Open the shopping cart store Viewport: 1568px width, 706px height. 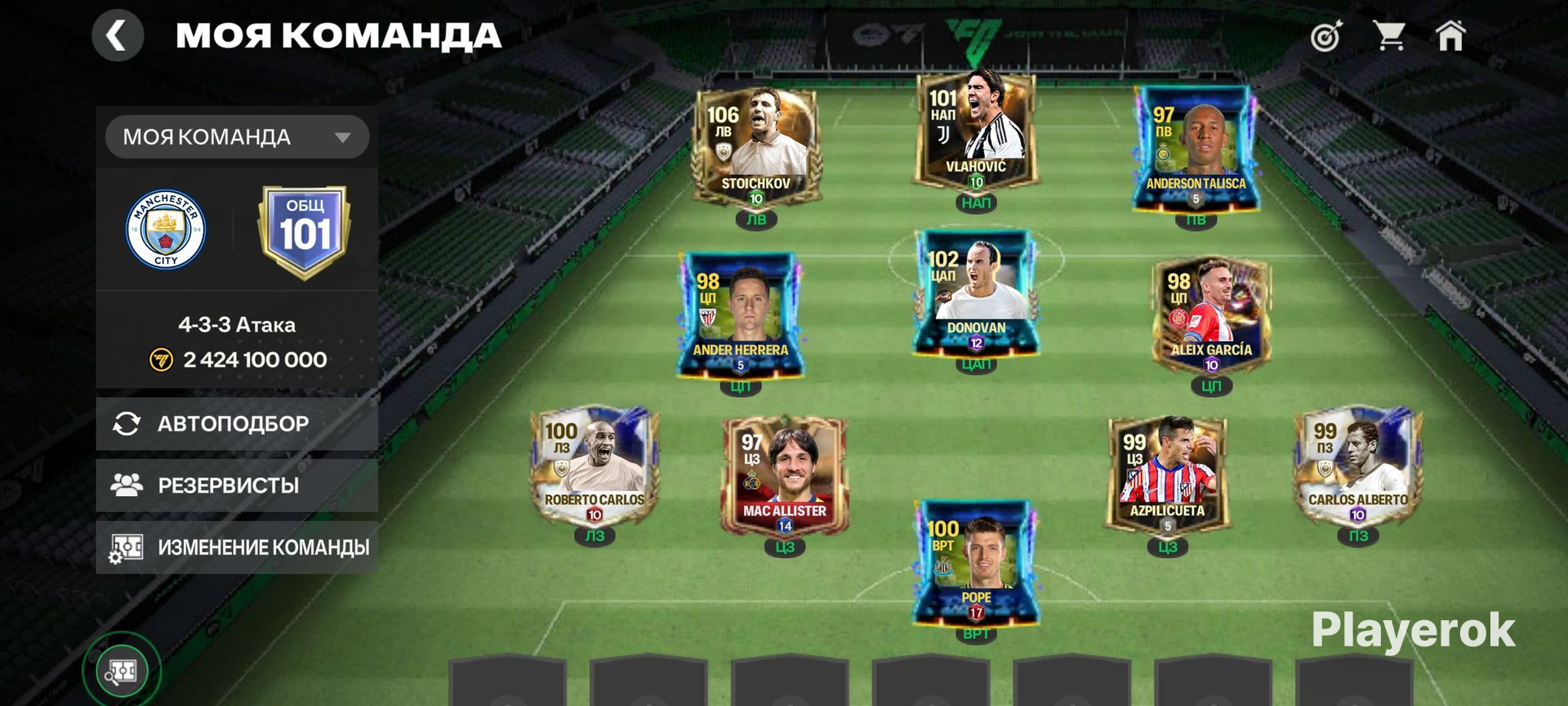click(x=1388, y=37)
